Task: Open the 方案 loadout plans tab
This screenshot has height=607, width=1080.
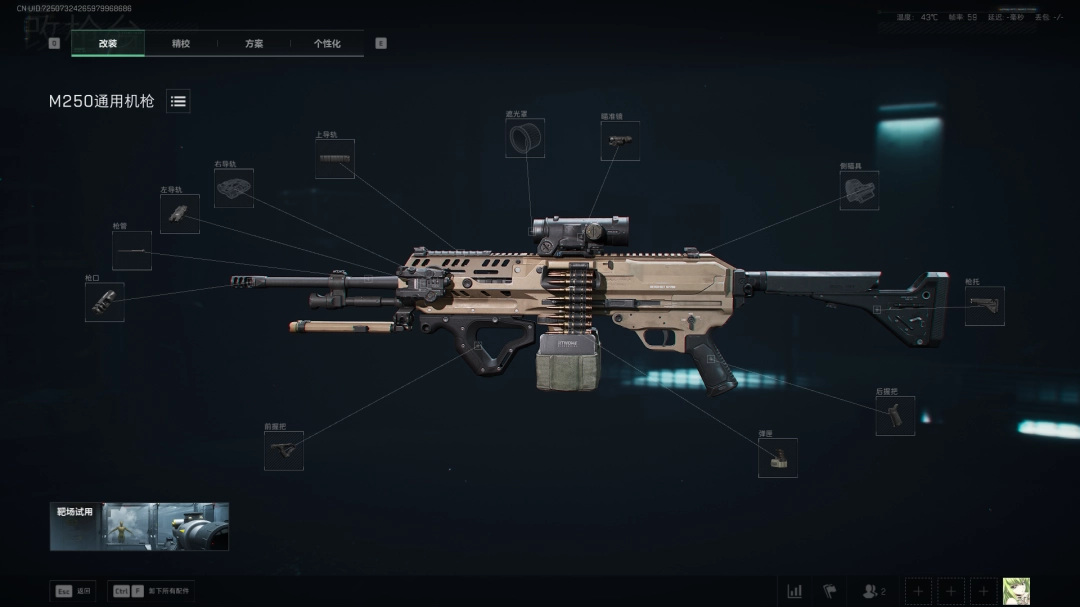Action: coord(254,44)
